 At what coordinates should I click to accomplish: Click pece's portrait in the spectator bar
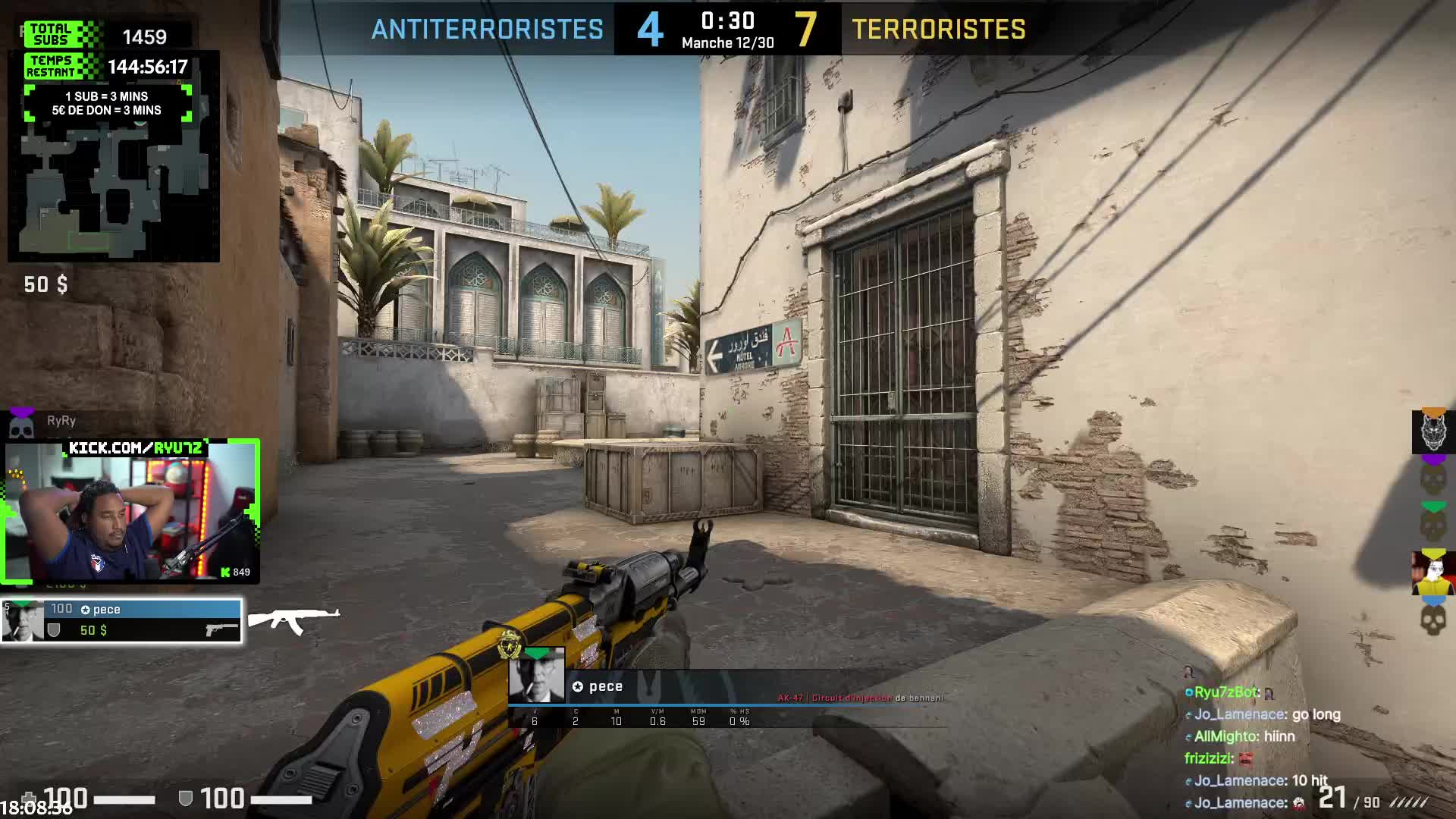pyautogui.click(x=536, y=676)
